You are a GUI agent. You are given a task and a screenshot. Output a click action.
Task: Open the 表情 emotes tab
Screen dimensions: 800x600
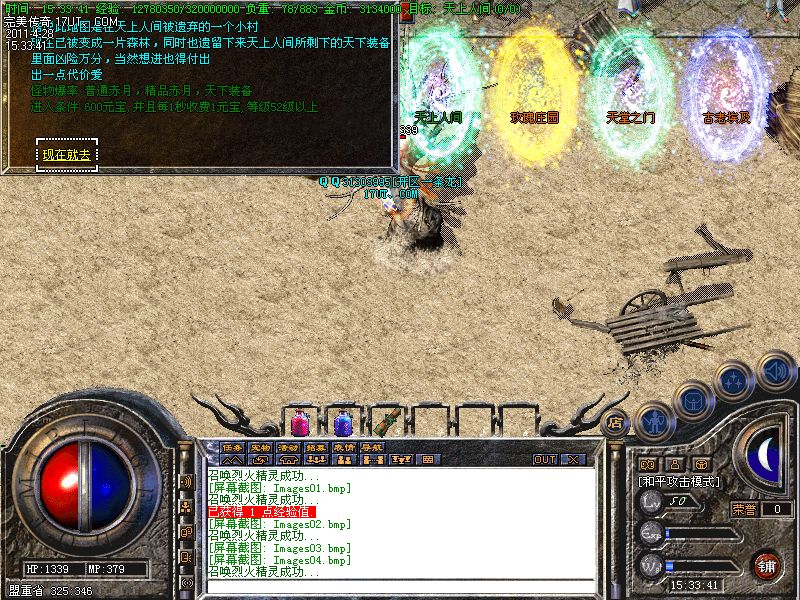click(x=344, y=447)
